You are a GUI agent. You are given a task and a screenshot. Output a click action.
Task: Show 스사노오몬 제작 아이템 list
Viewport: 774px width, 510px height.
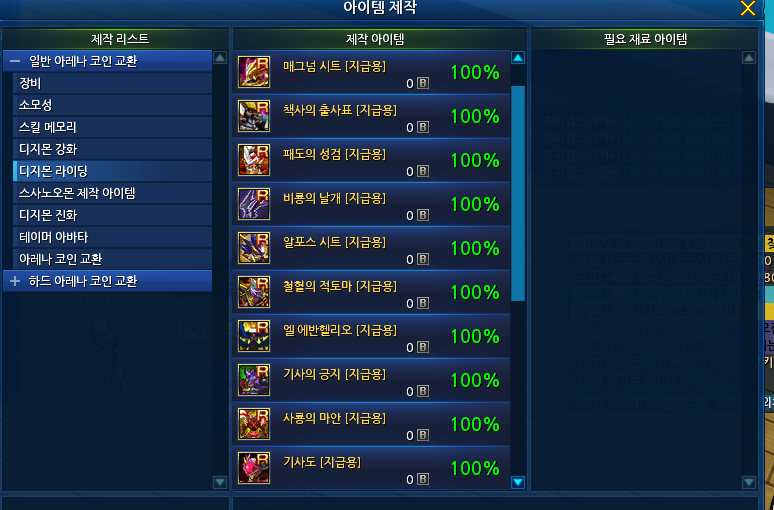coord(77,193)
